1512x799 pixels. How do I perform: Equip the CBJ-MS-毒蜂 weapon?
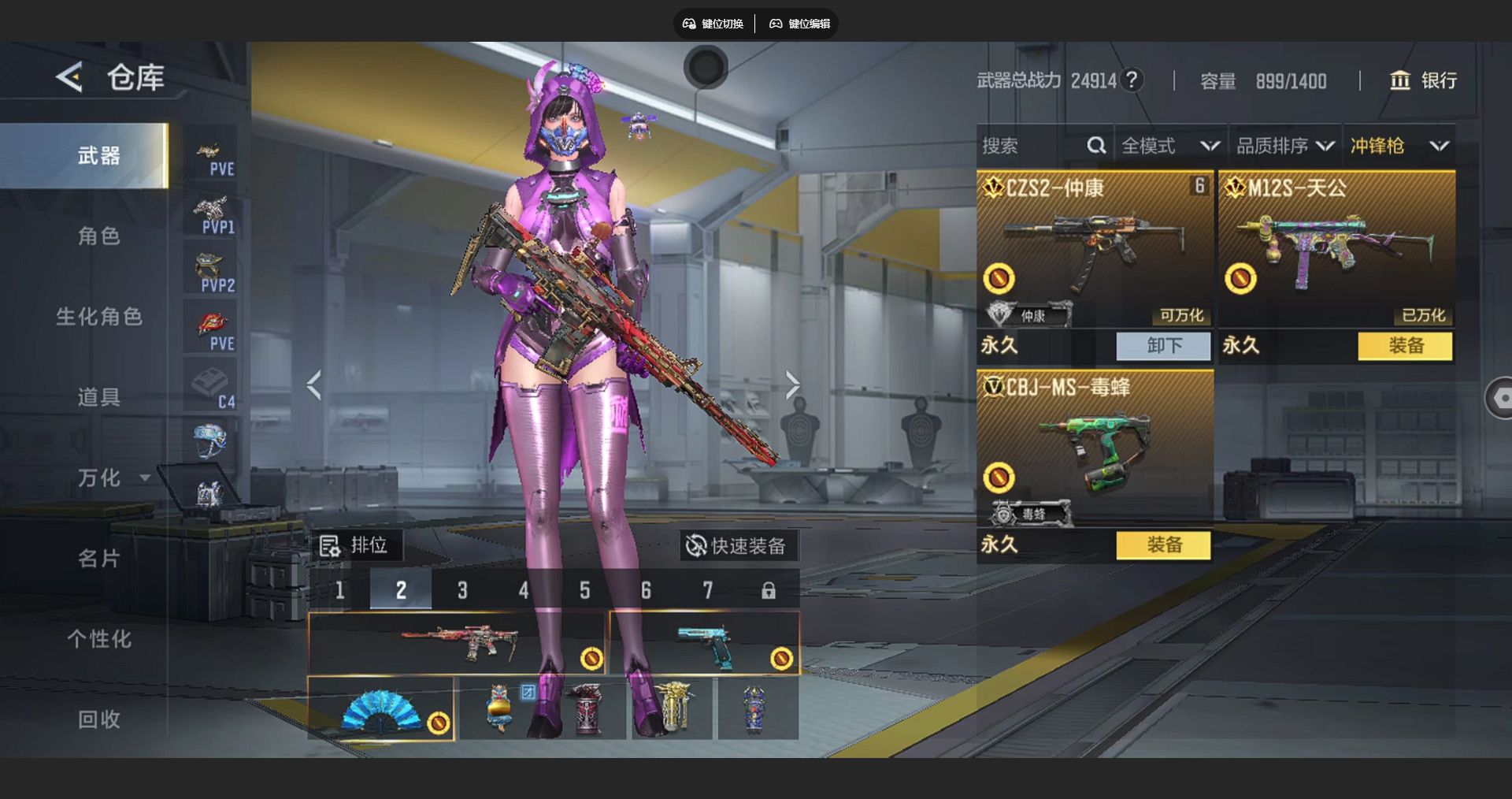point(1163,544)
